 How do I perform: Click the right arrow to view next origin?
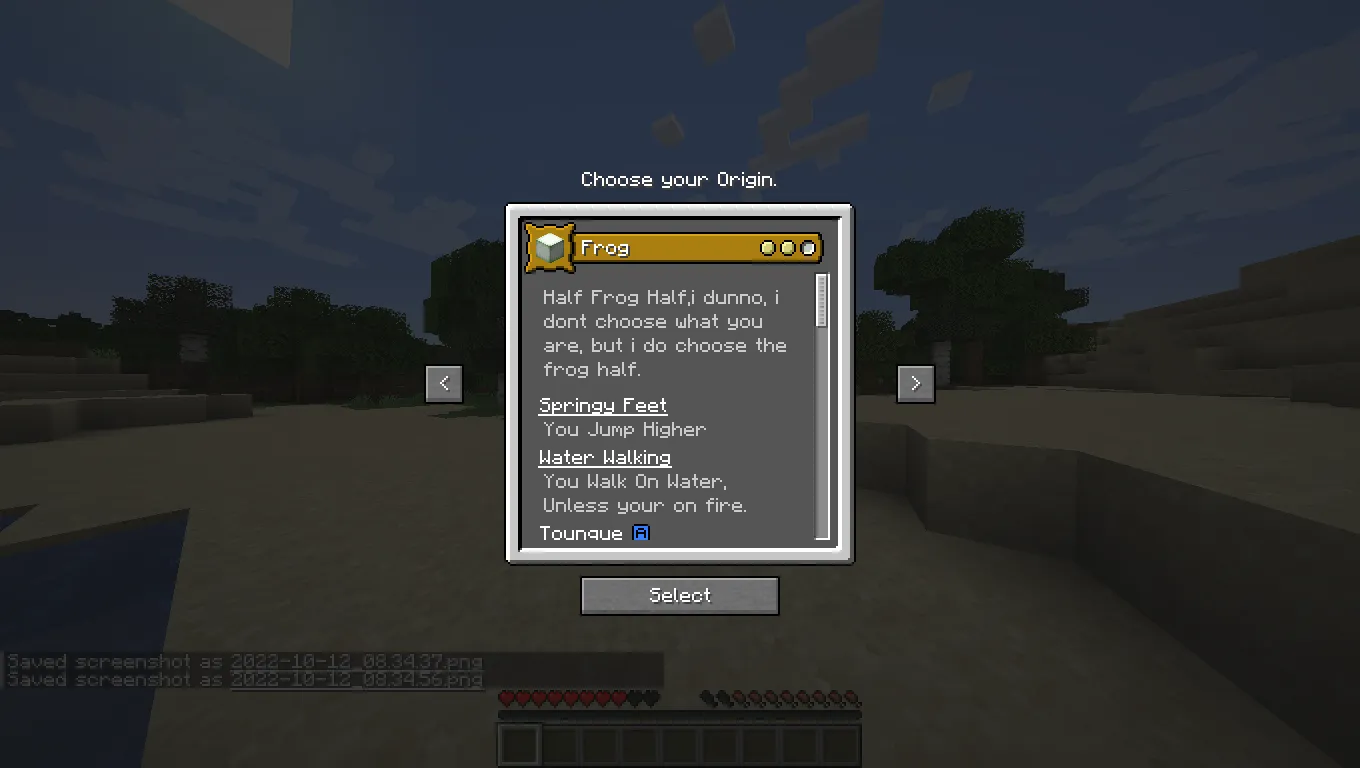tap(915, 383)
